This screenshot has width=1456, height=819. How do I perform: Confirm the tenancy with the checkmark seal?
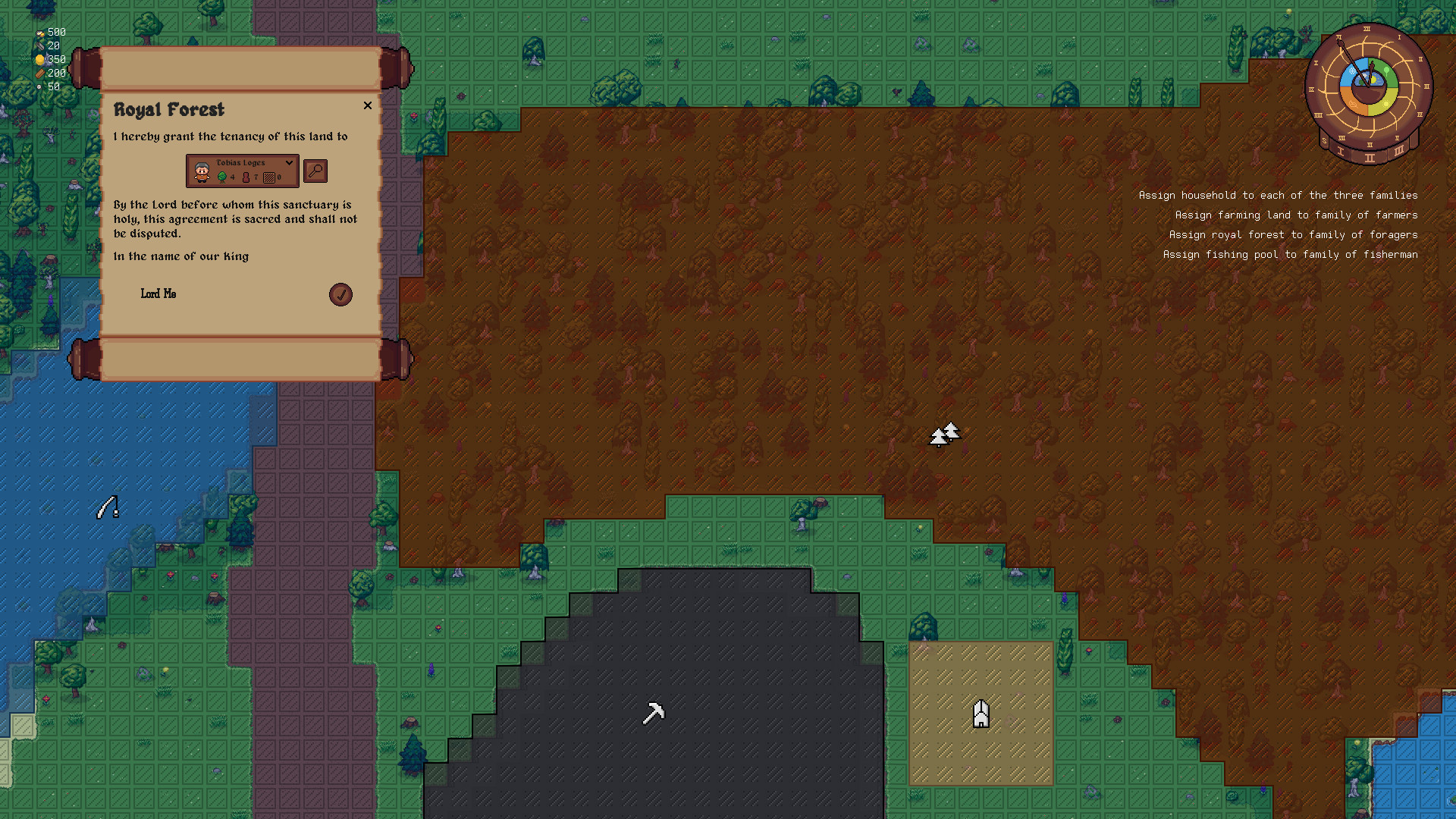[x=340, y=294]
